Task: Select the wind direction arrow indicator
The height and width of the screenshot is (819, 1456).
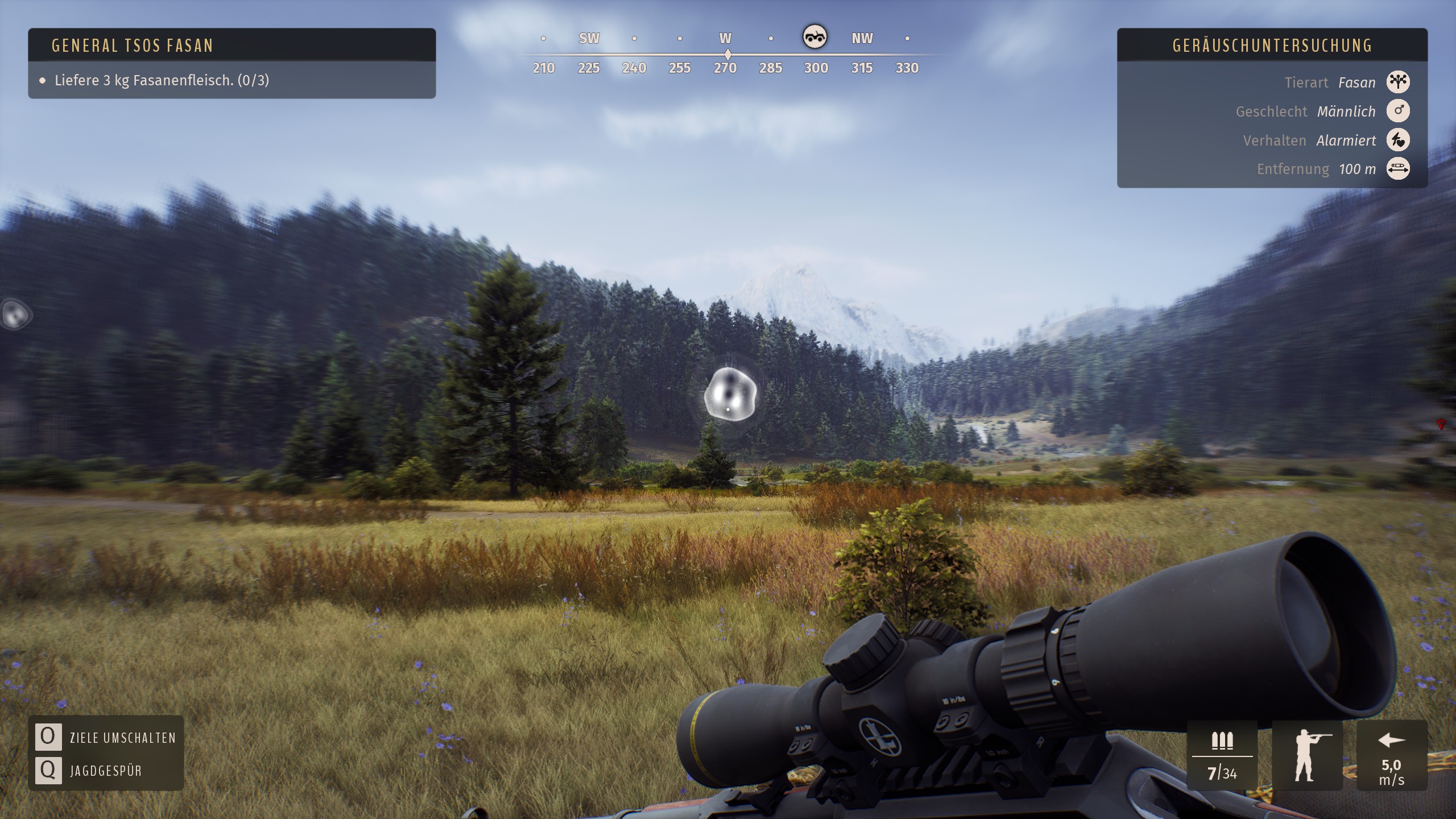Action: click(1392, 741)
